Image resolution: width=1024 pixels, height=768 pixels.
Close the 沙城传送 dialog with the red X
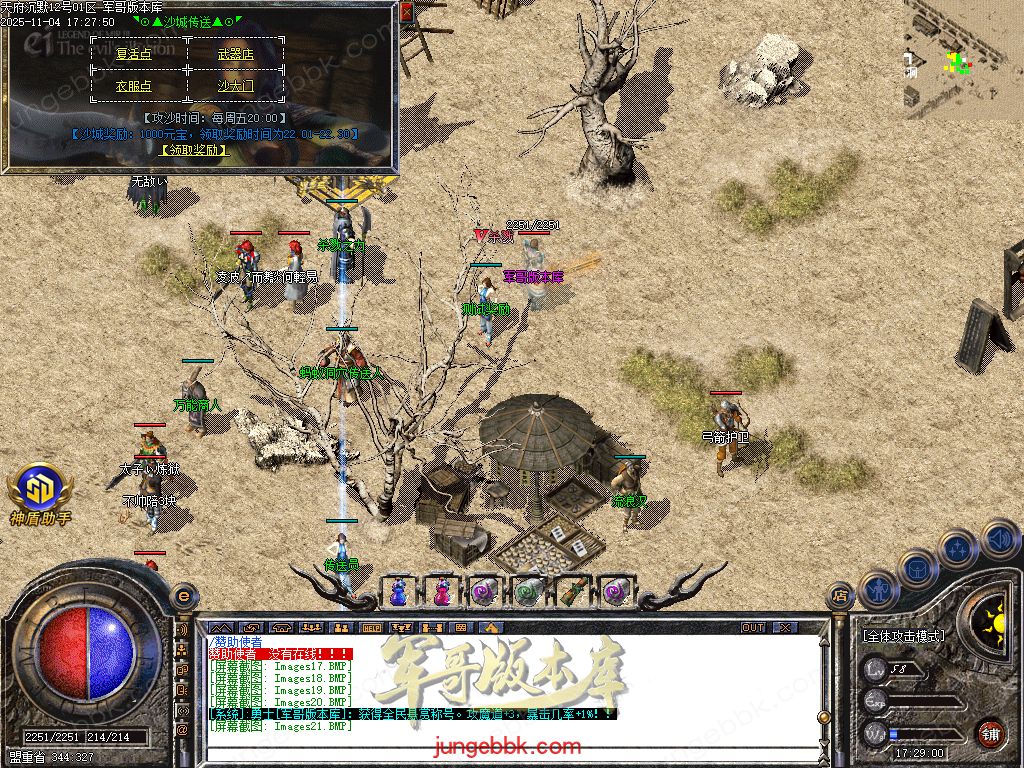(x=406, y=13)
